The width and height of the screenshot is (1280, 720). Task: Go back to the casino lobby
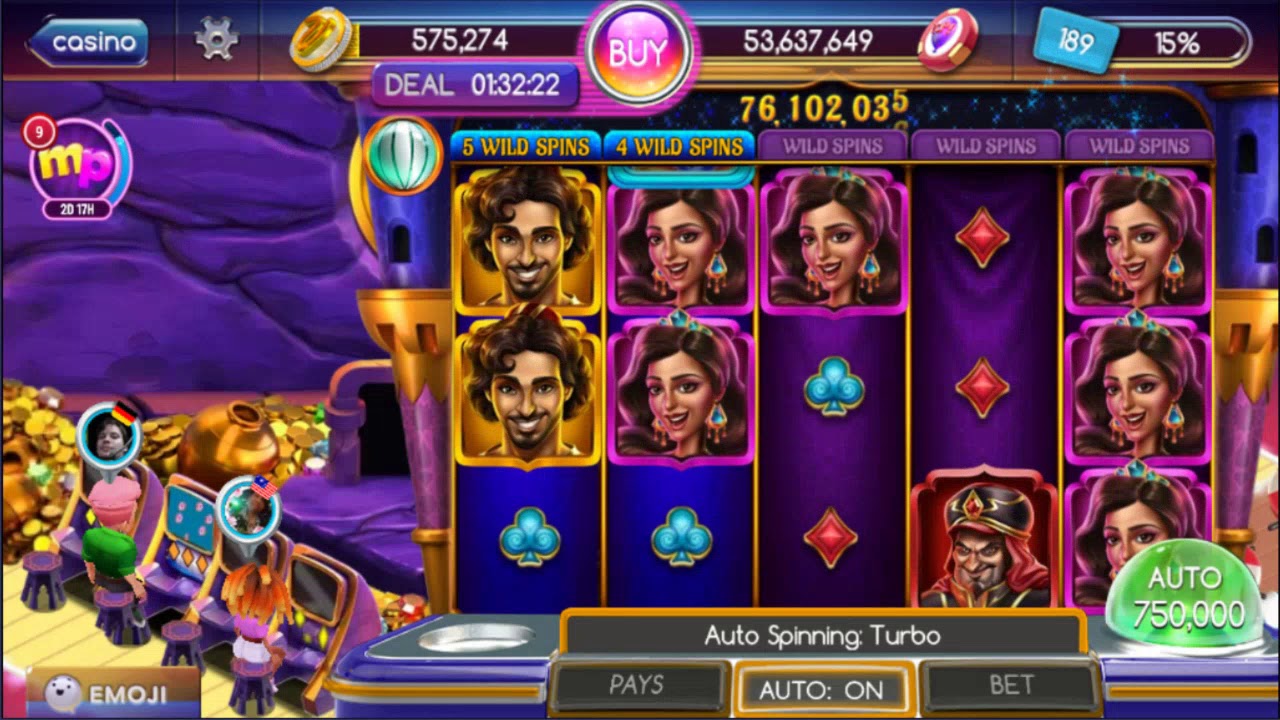88,42
